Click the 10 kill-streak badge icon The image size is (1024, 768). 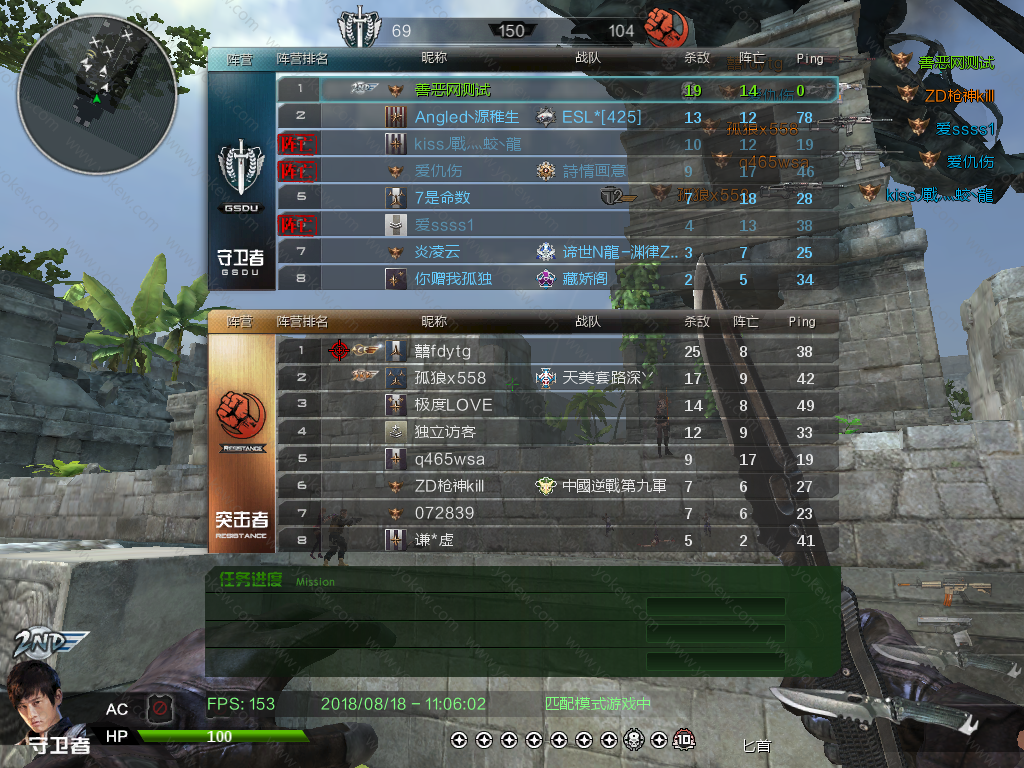(683, 740)
